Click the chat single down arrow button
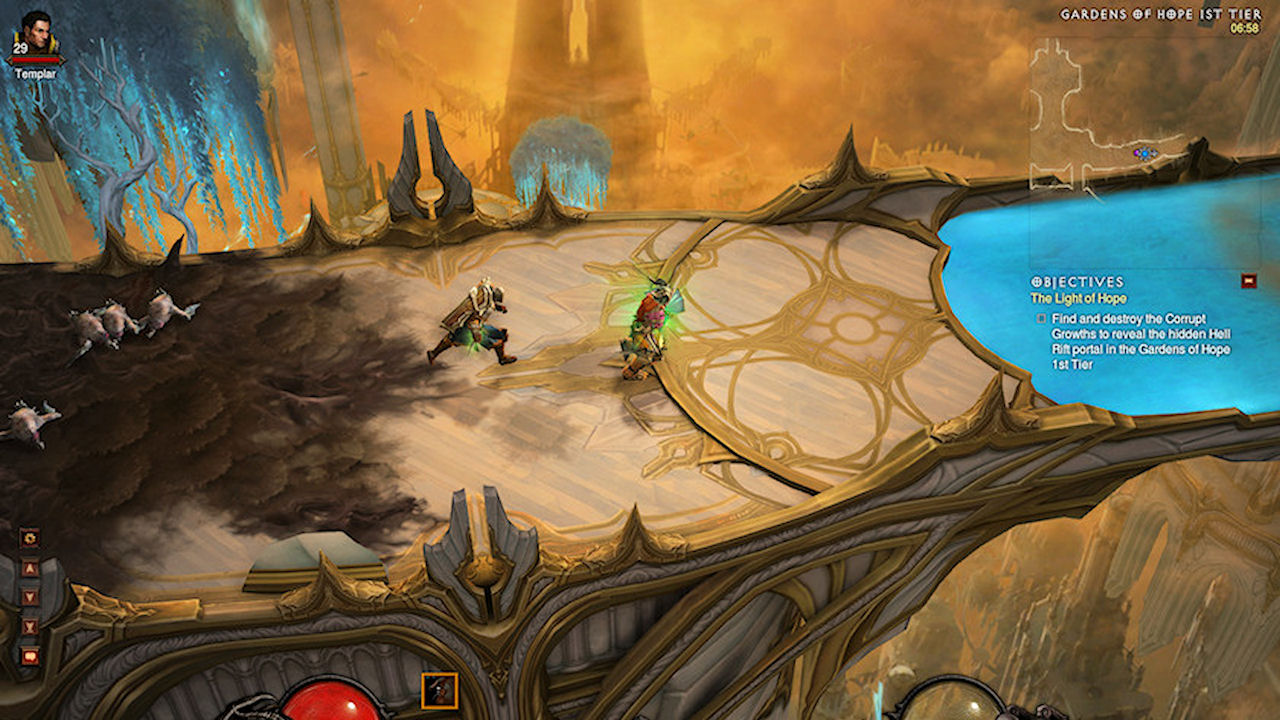This screenshot has width=1280, height=720. [29, 597]
